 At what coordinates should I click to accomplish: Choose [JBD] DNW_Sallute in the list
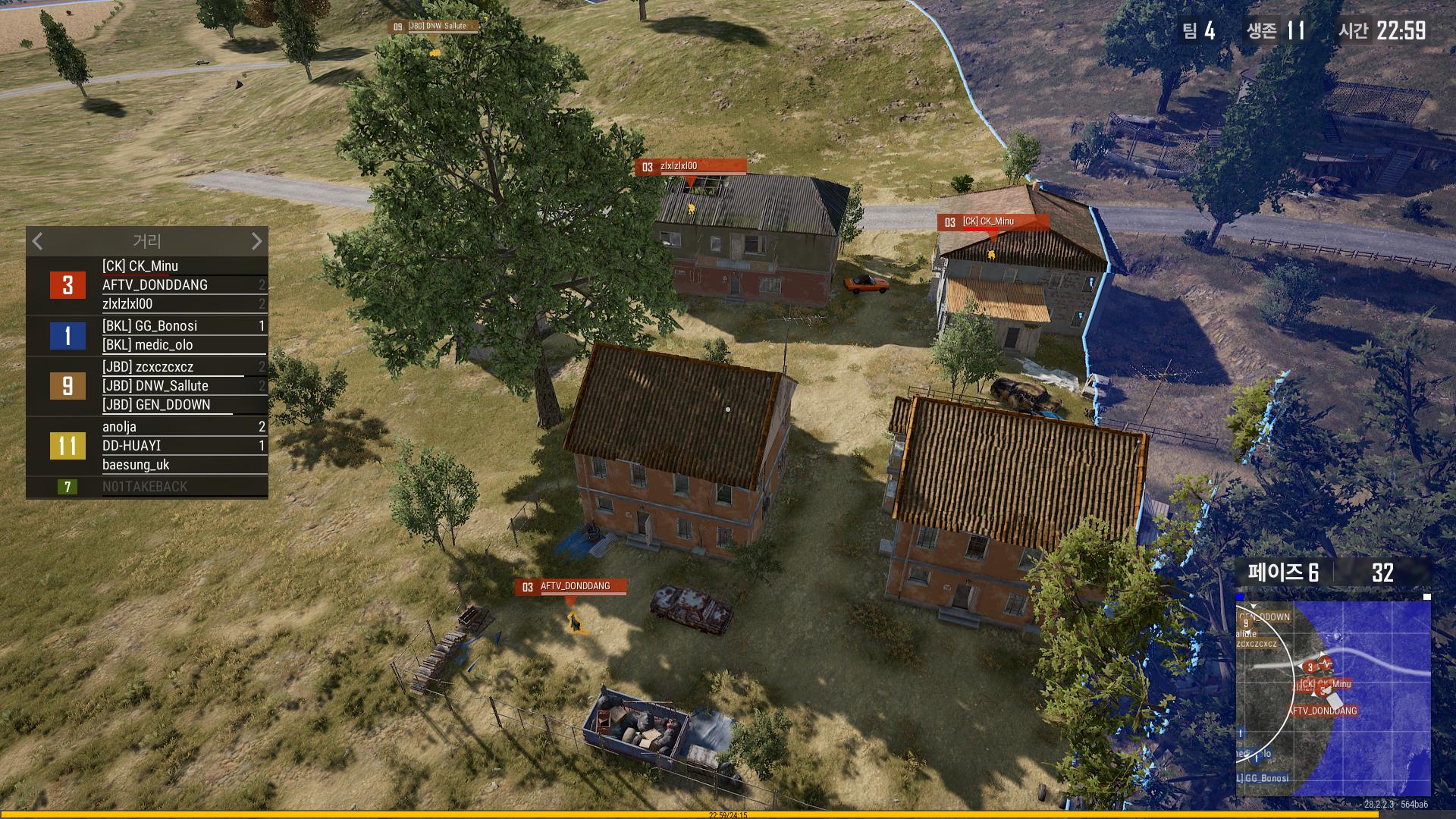(182, 386)
